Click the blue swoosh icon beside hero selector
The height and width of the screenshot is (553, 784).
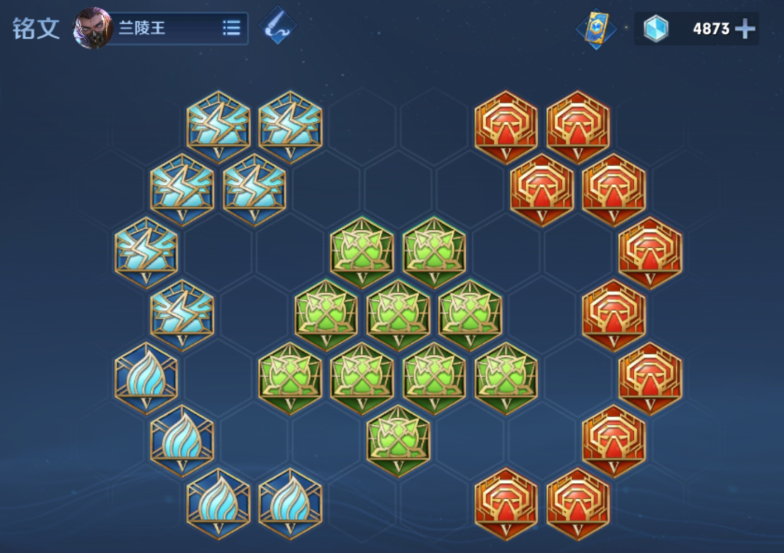click(277, 28)
